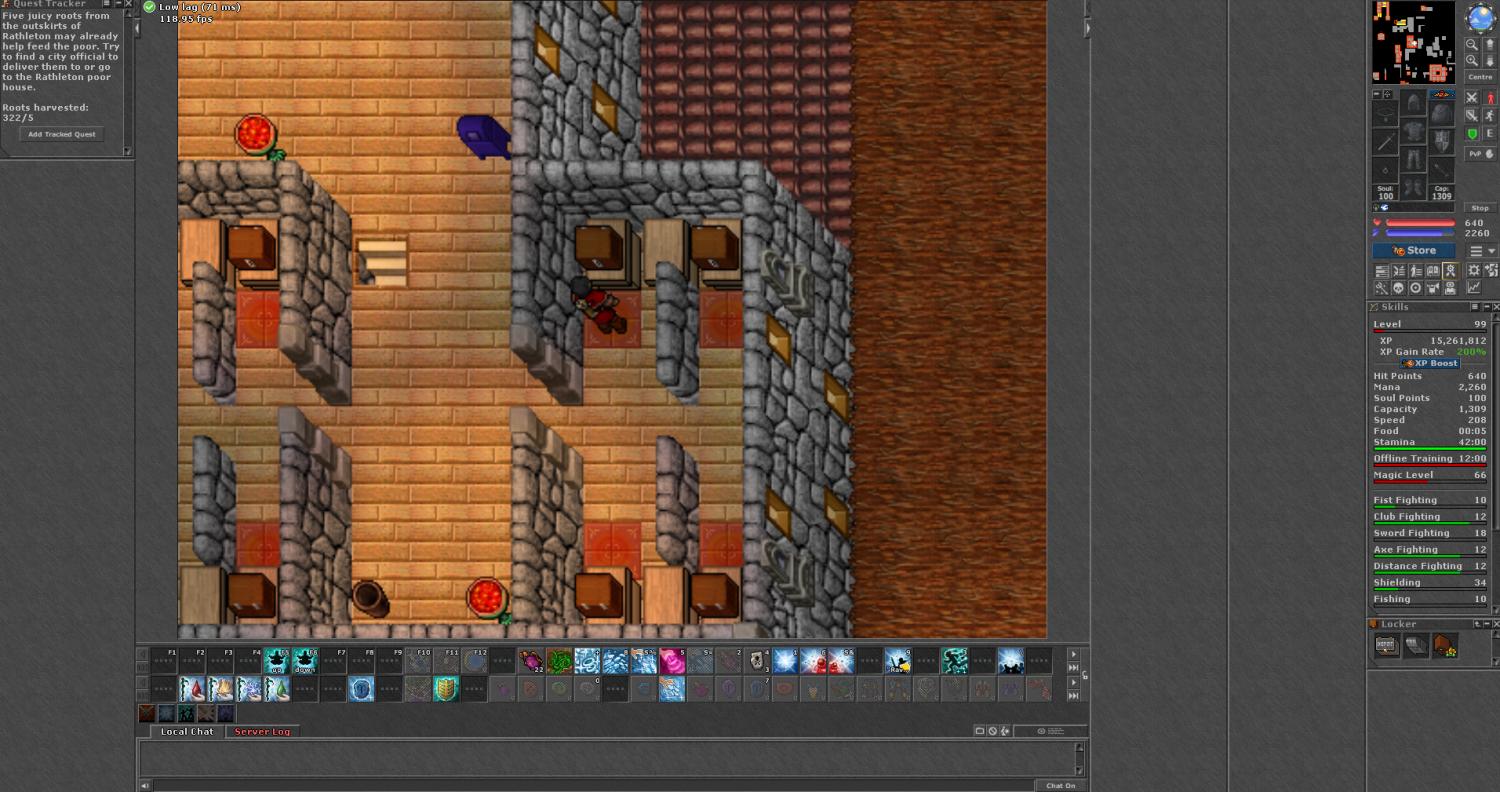Image resolution: width=1500 pixels, height=792 pixels.
Task: Click the minimap
Action: tap(1413, 42)
